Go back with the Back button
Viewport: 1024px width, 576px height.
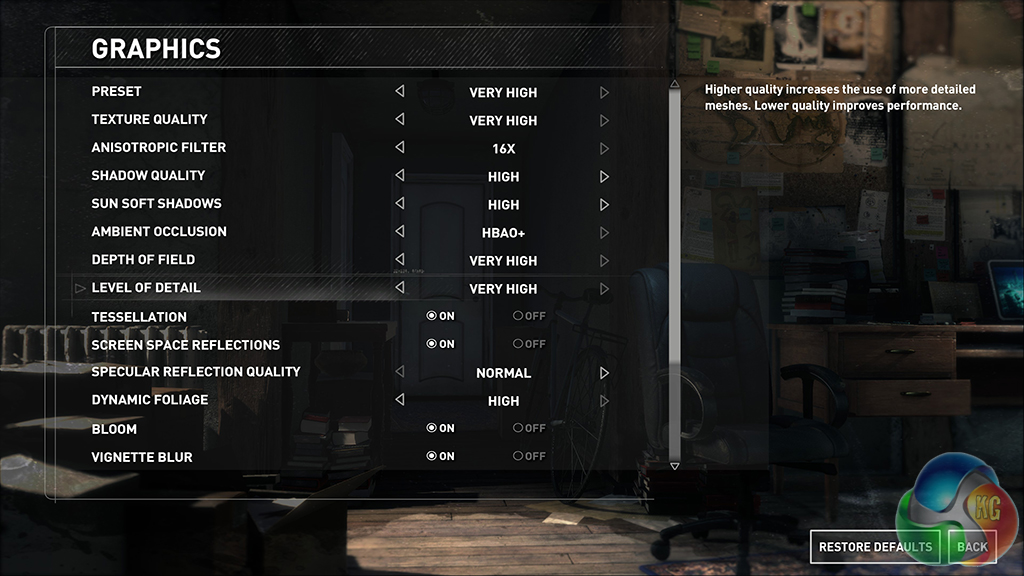click(971, 546)
